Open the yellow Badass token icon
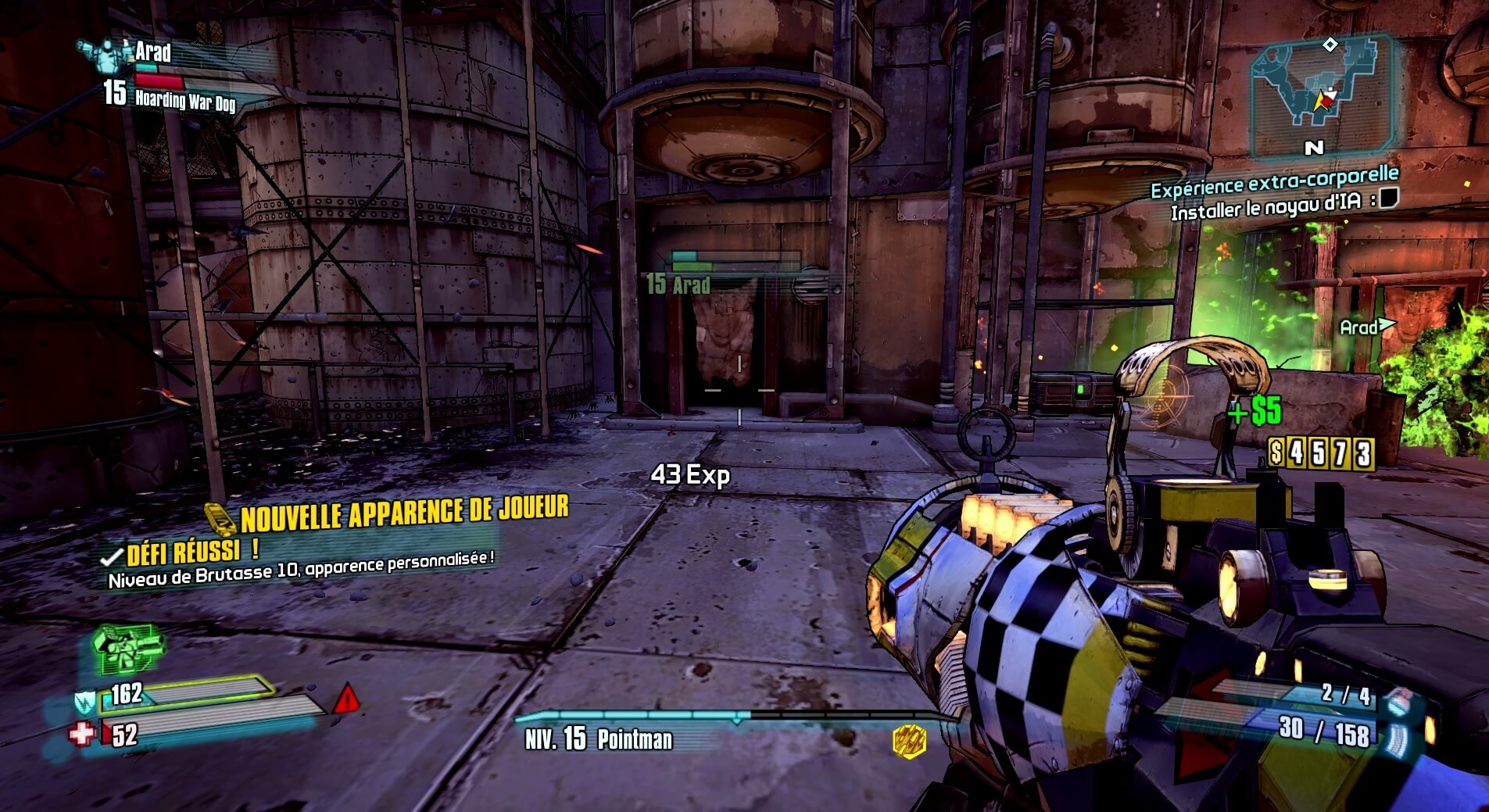Viewport: 1489px width, 812px height. coord(910,739)
